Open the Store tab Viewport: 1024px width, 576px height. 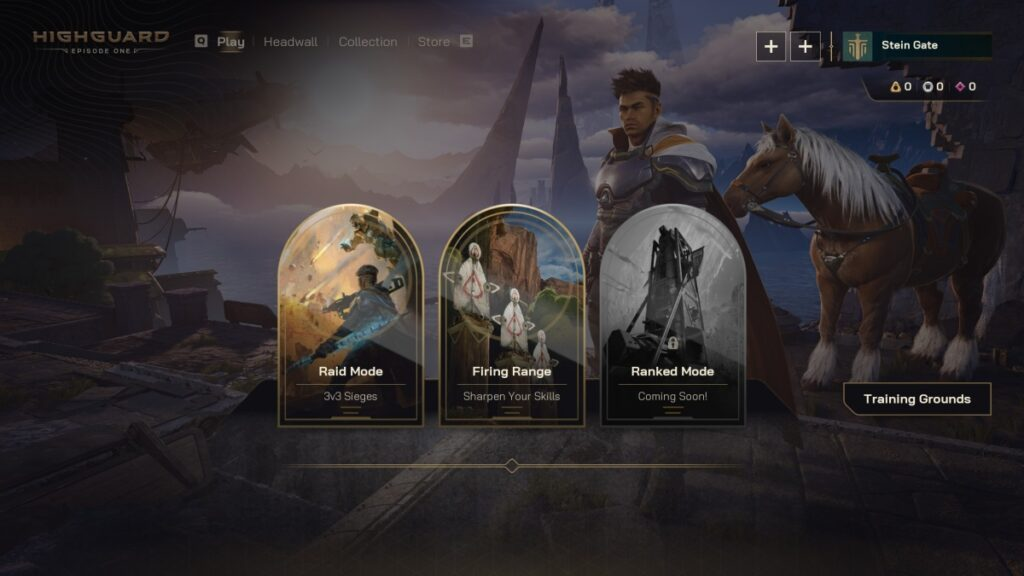433,42
